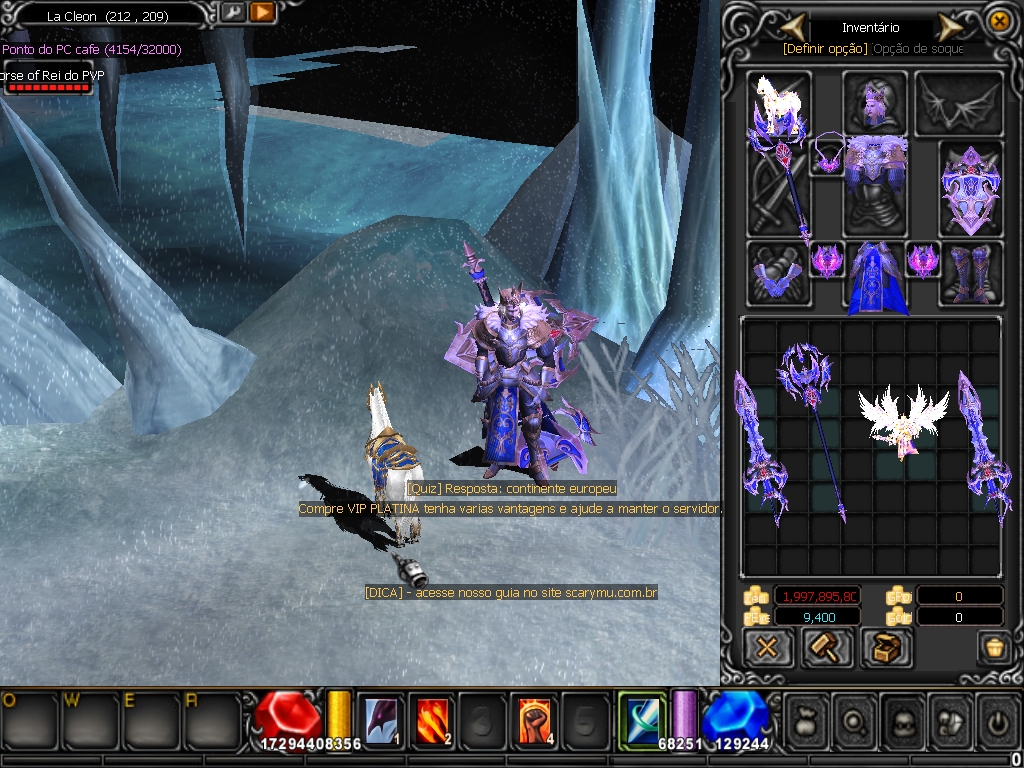The image size is (1024, 768).
Task: Switch to Opção de soquete tab
Action: point(918,48)
